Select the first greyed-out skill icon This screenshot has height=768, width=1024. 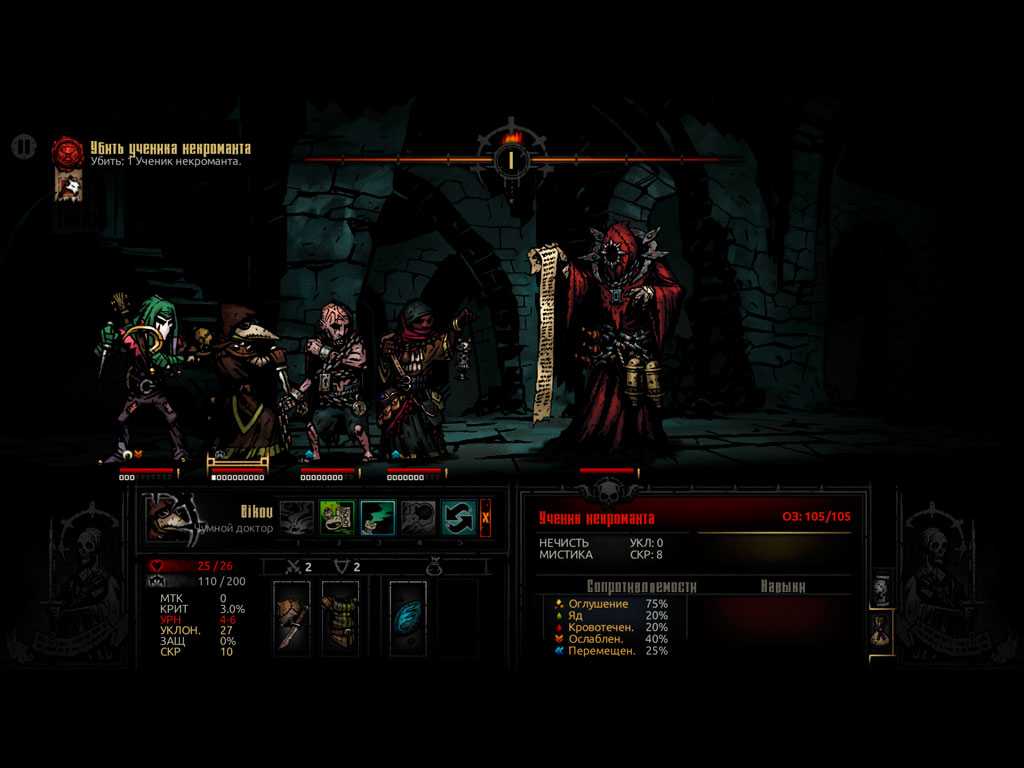point(296,517)
